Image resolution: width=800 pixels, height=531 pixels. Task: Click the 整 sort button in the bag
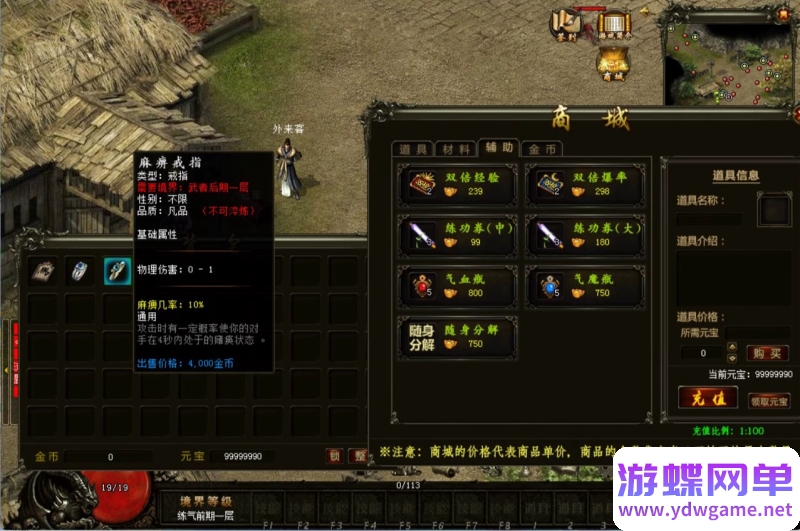[x=358, y=456]
